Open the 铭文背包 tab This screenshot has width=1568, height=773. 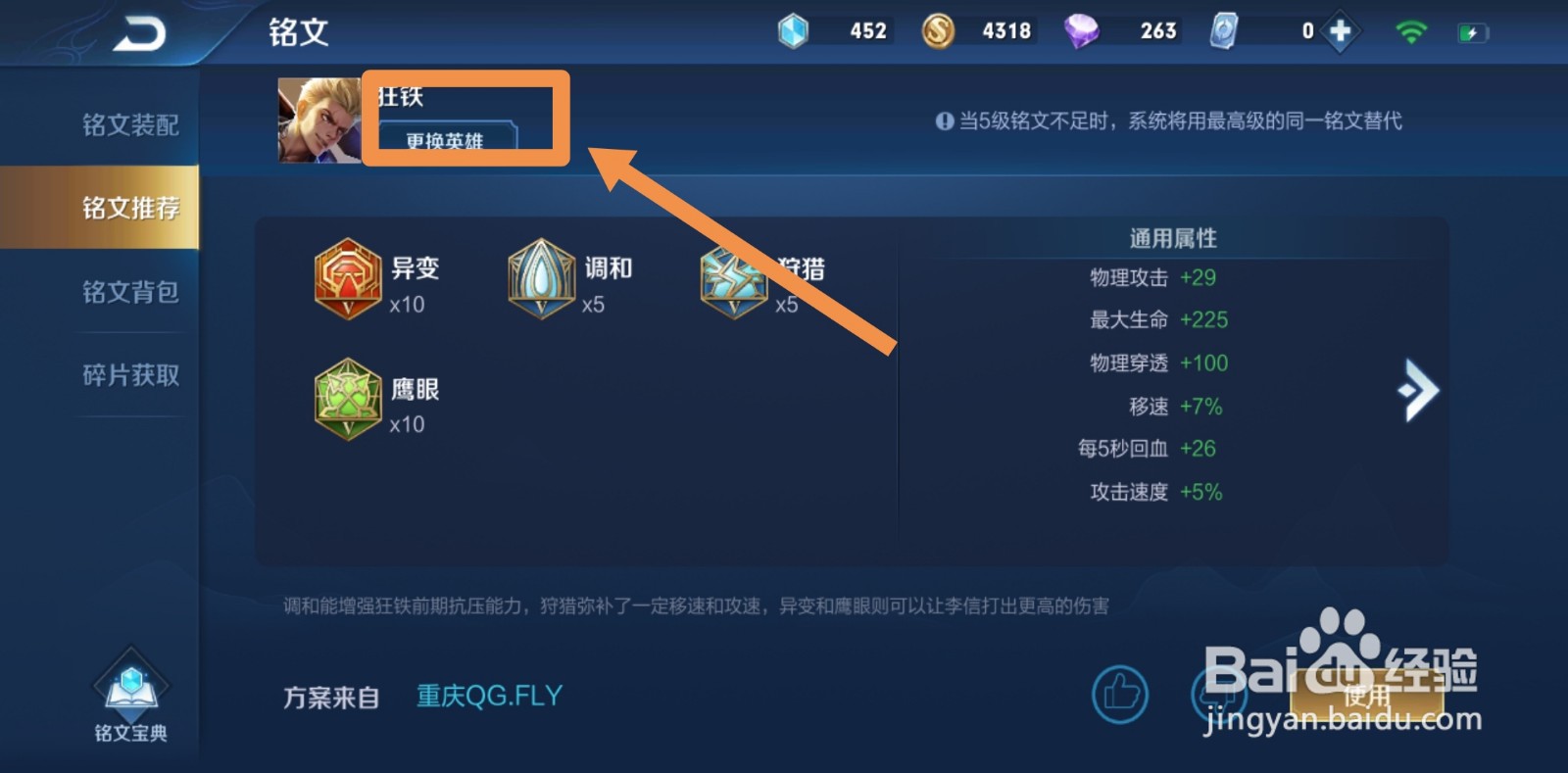coord(130,291)
